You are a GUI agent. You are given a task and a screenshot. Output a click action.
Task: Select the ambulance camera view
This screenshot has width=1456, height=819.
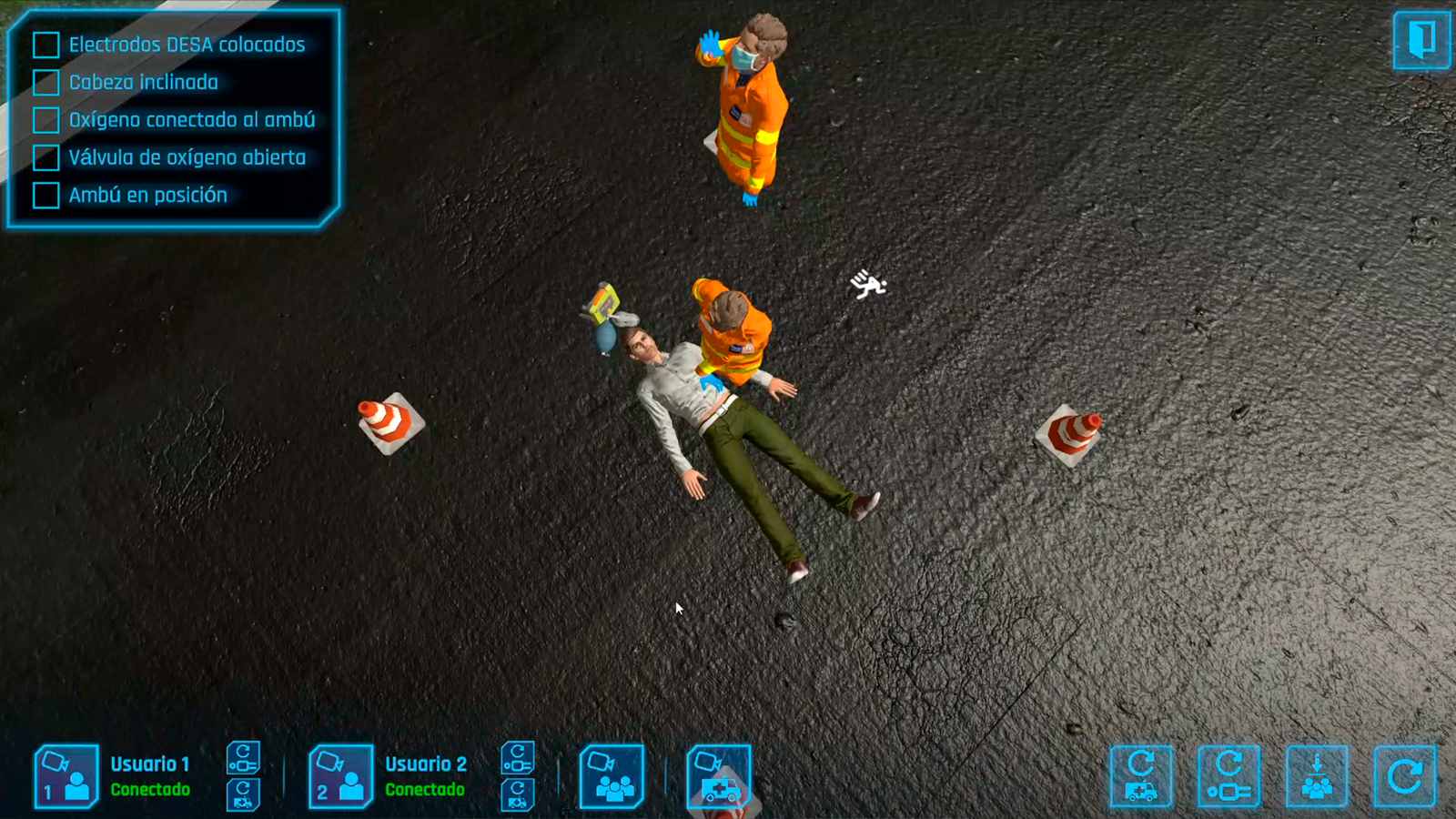pos(719,776)
